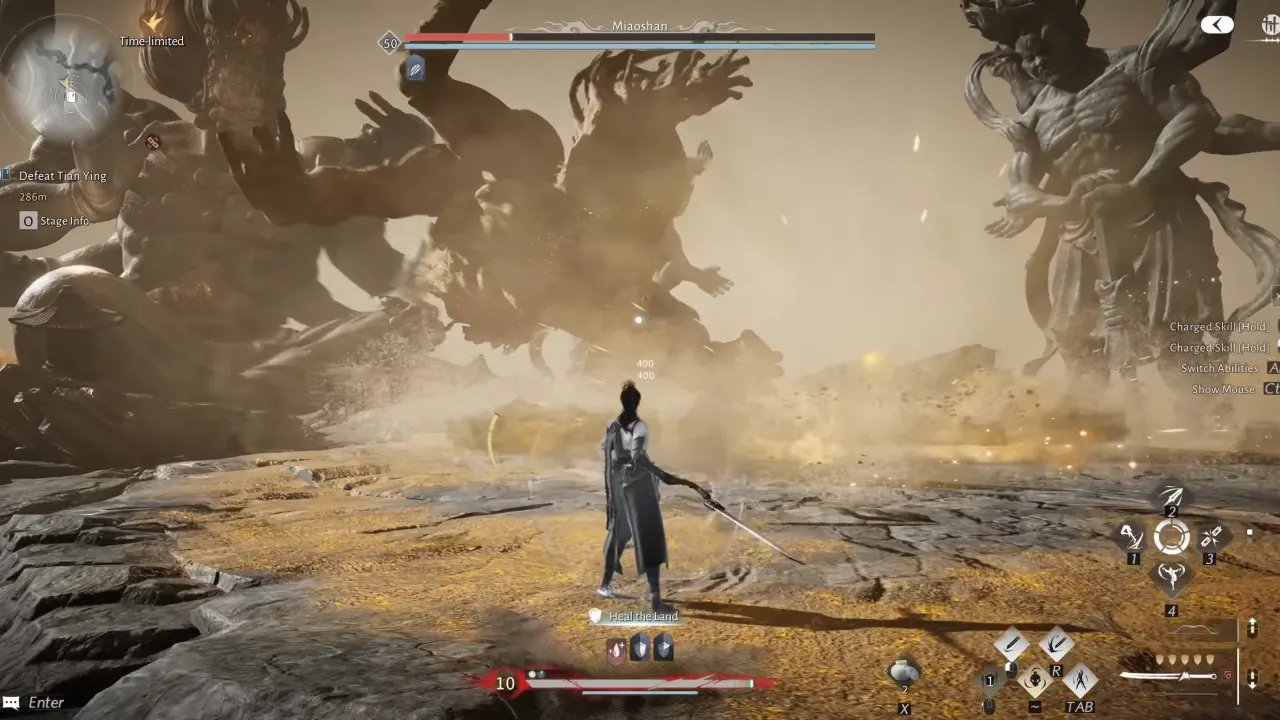1280x720 pixels.
Task: Click the red shield durability toggle
Action: pos(1228,676)
